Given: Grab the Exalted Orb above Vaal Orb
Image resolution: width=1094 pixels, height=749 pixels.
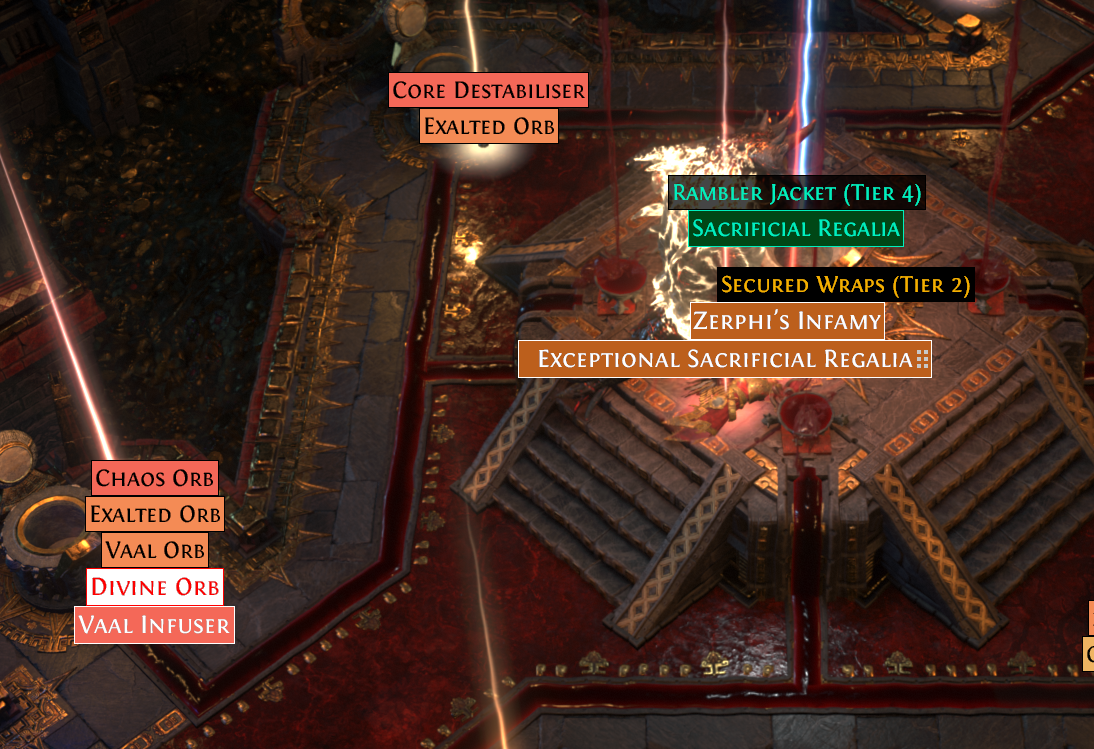Looking at the screenshot, I should coord(154,515).
